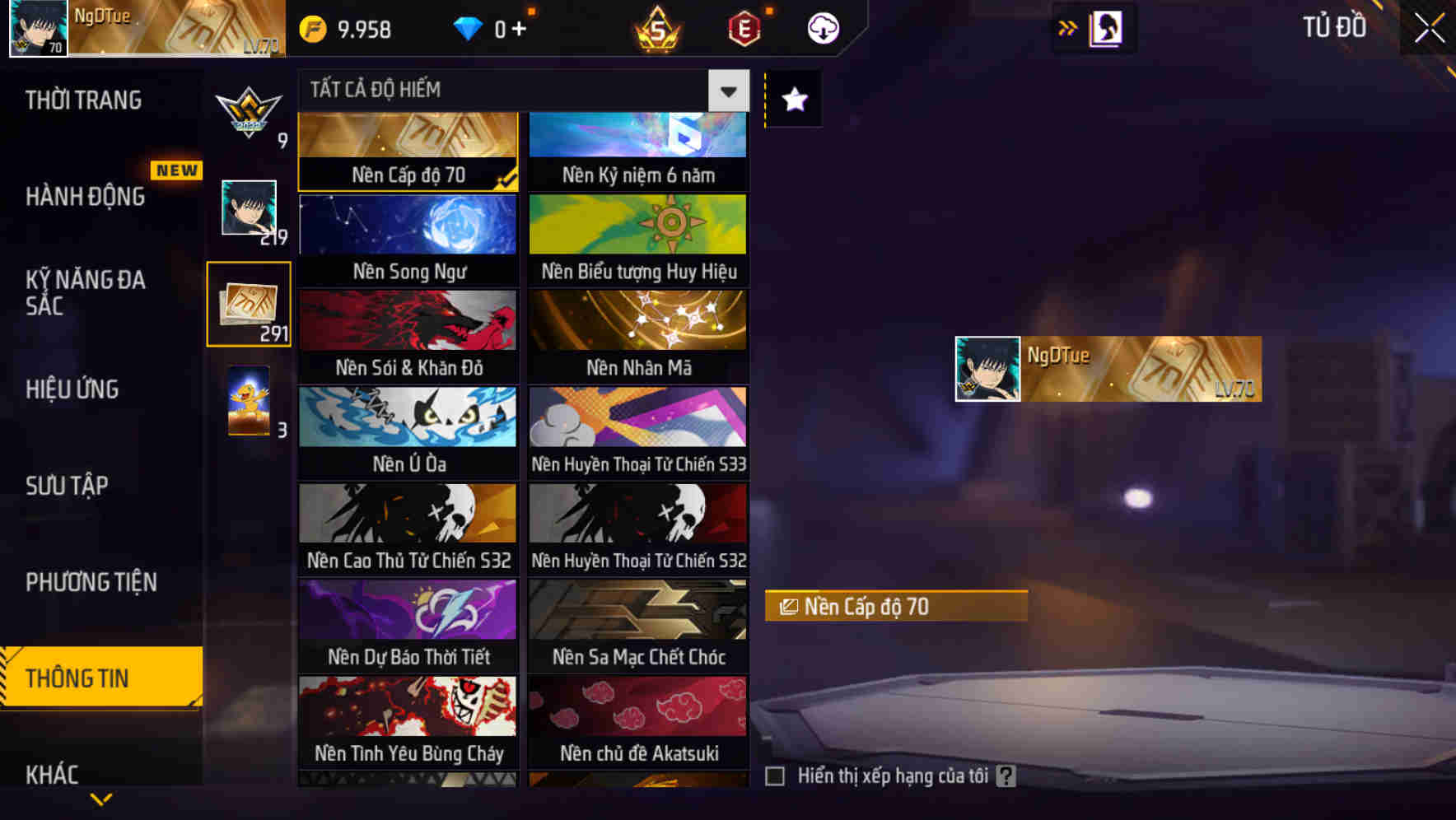Toggle the 'Hiển thị xếp hạng của tôi' checkbox

click(775, 775)
